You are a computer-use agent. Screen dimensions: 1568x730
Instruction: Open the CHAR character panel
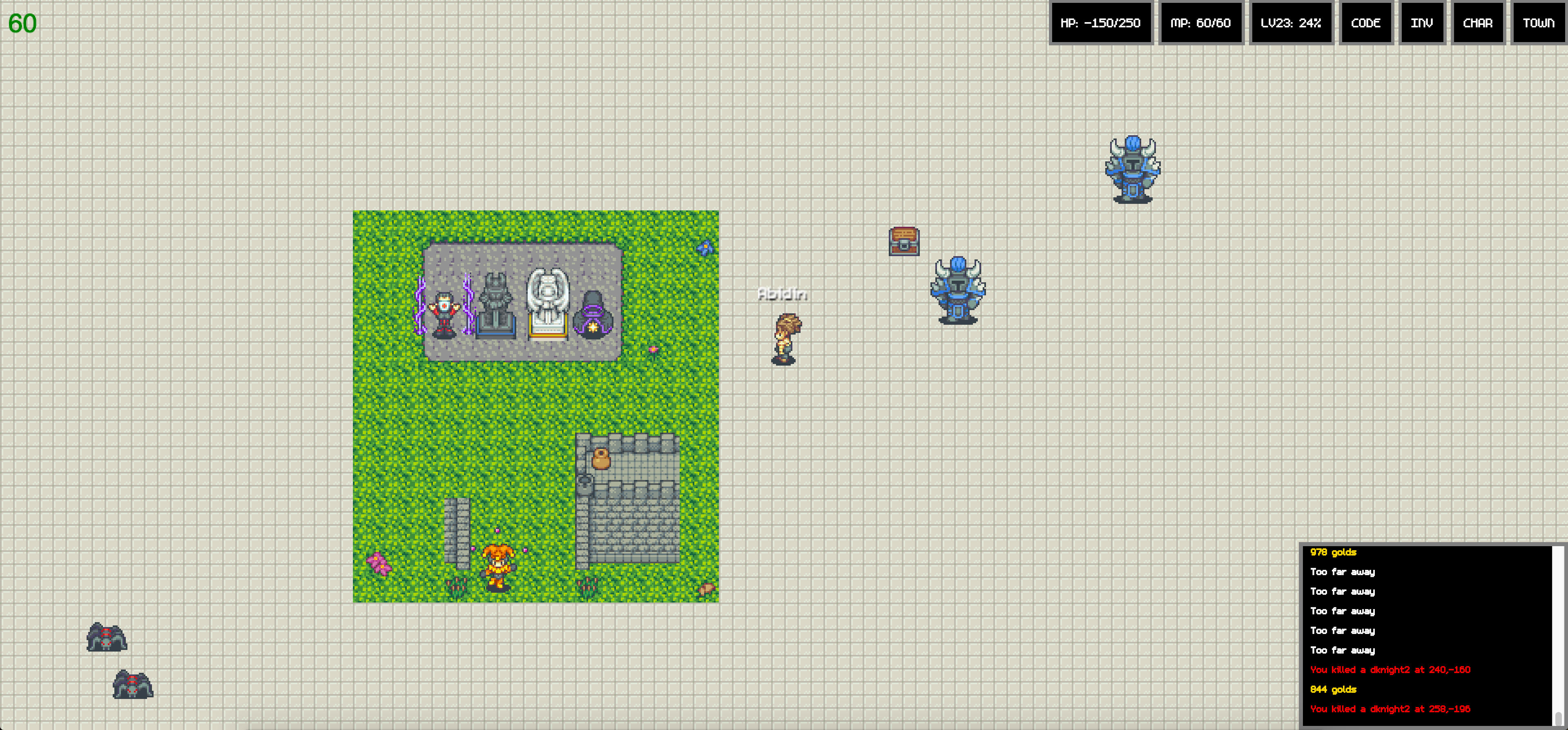pos(1479,23)
